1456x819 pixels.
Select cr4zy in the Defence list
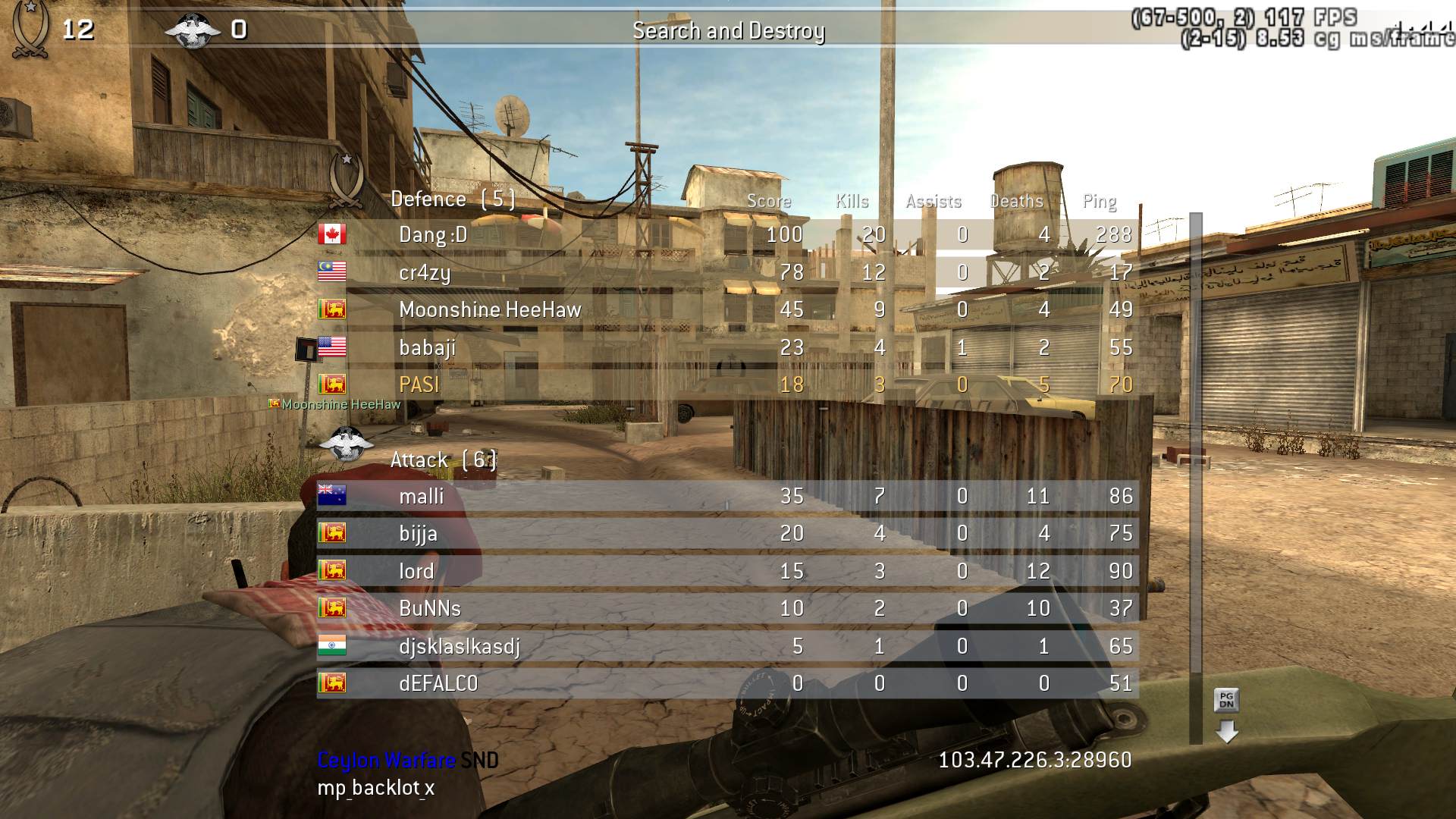728,272
